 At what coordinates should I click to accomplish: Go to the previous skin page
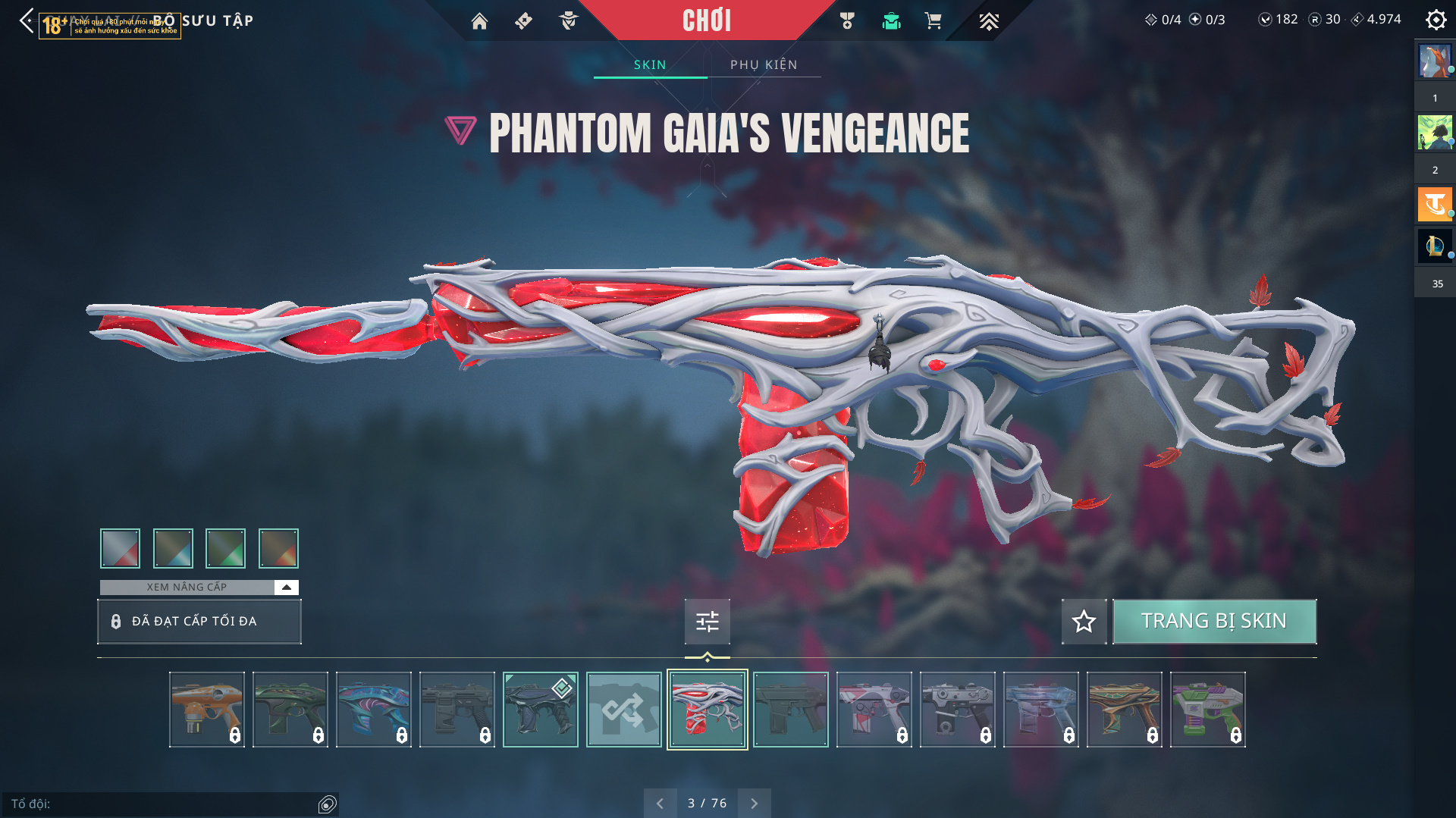(x=660, y=804)
